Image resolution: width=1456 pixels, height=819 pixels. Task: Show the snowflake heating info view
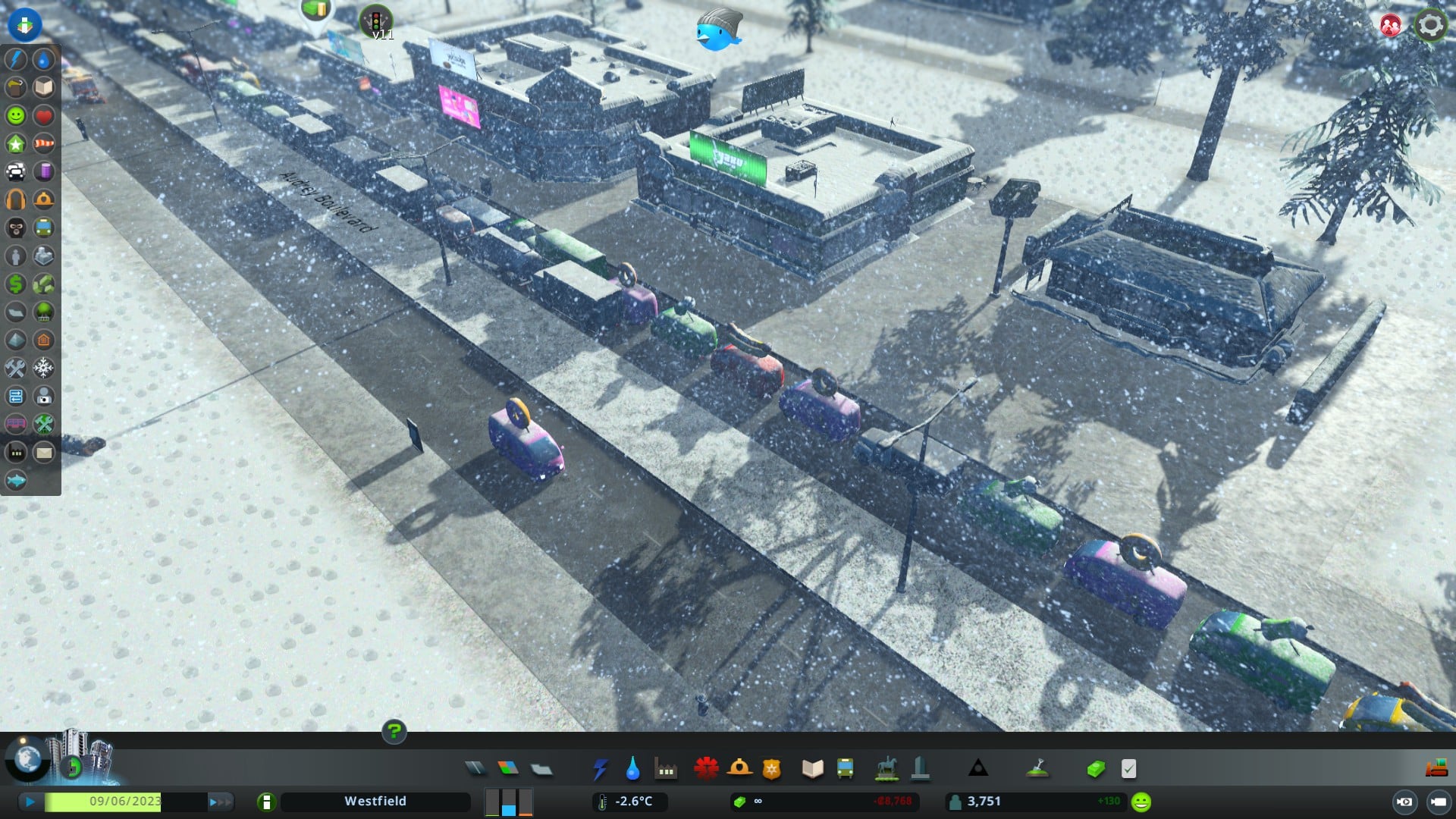point(44,368)
